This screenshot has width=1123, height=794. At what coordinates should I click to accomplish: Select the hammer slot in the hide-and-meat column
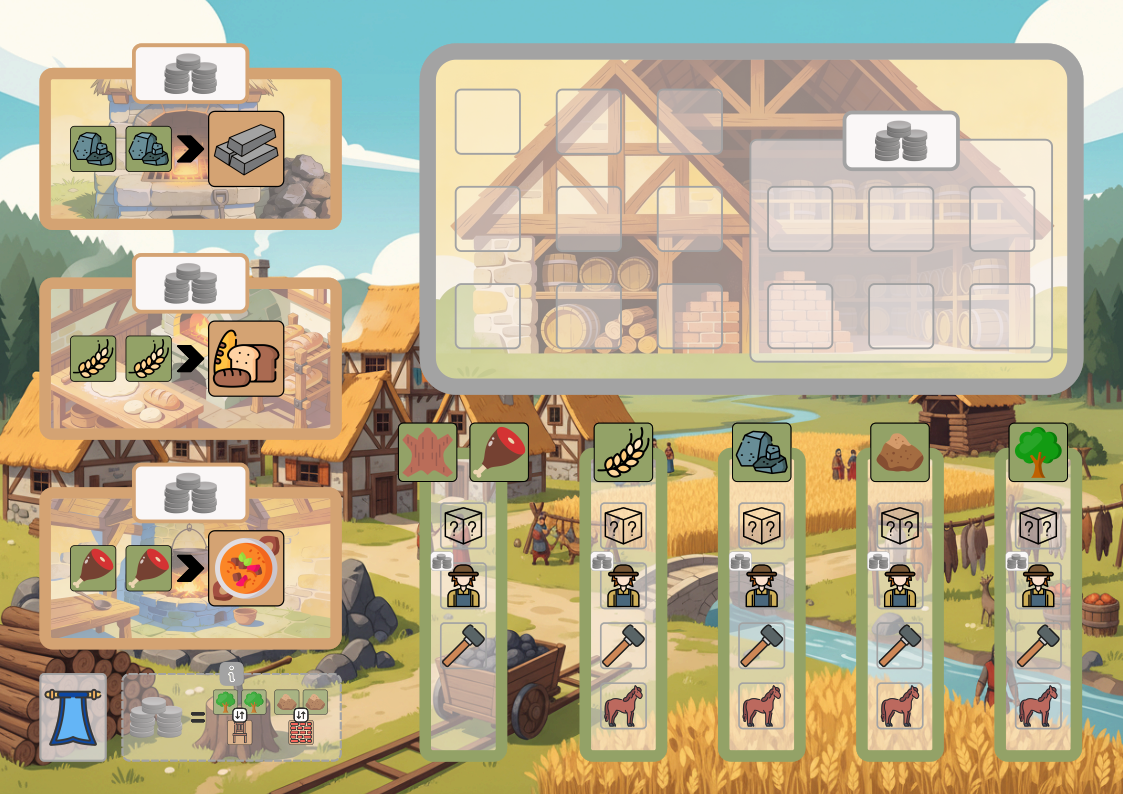tap(464, 646)
